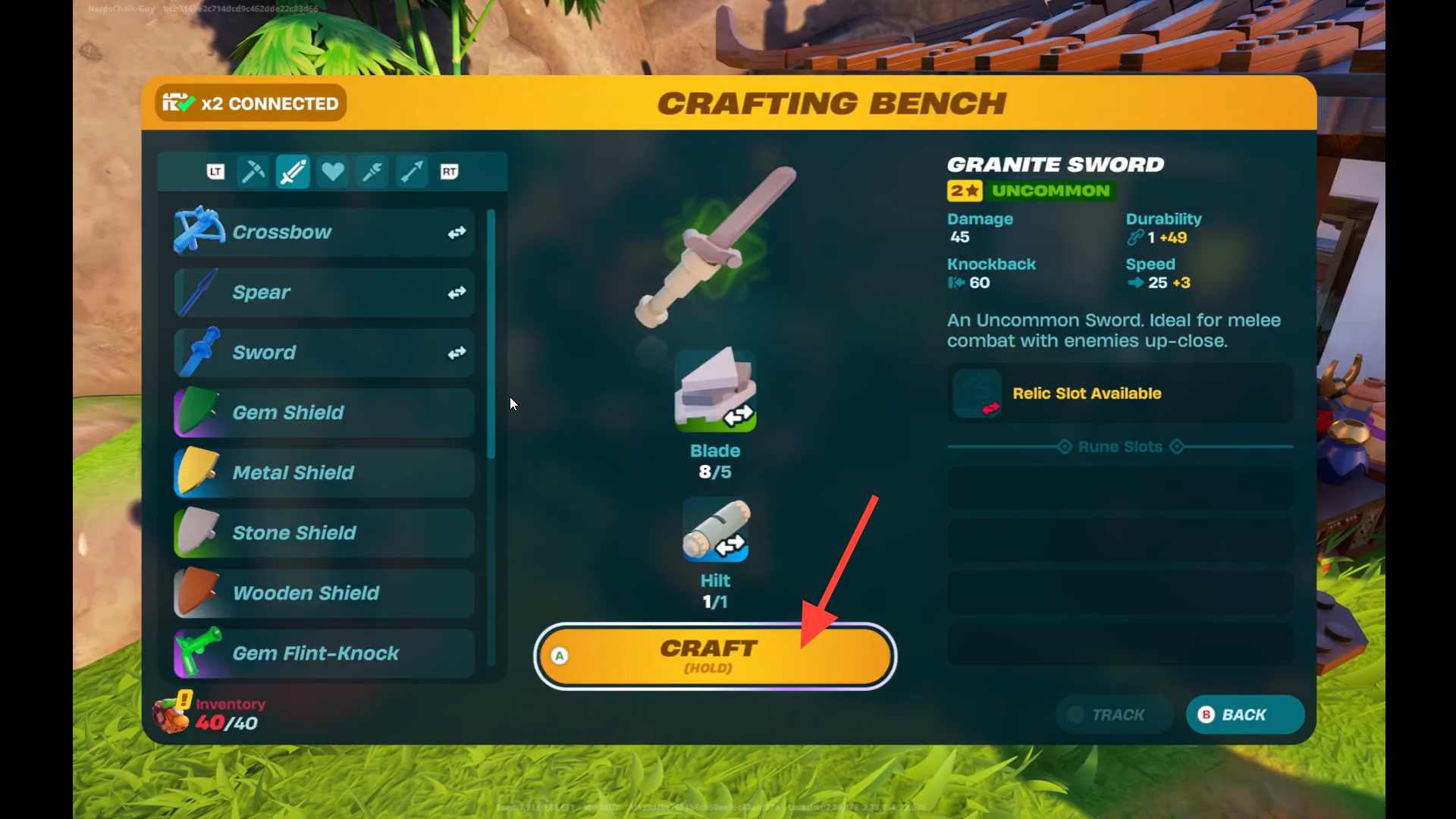Choose the Wooden Shield recipe
Viewport: 1456px width, 819px height.
pyautogui.click(x=324, y=593)
